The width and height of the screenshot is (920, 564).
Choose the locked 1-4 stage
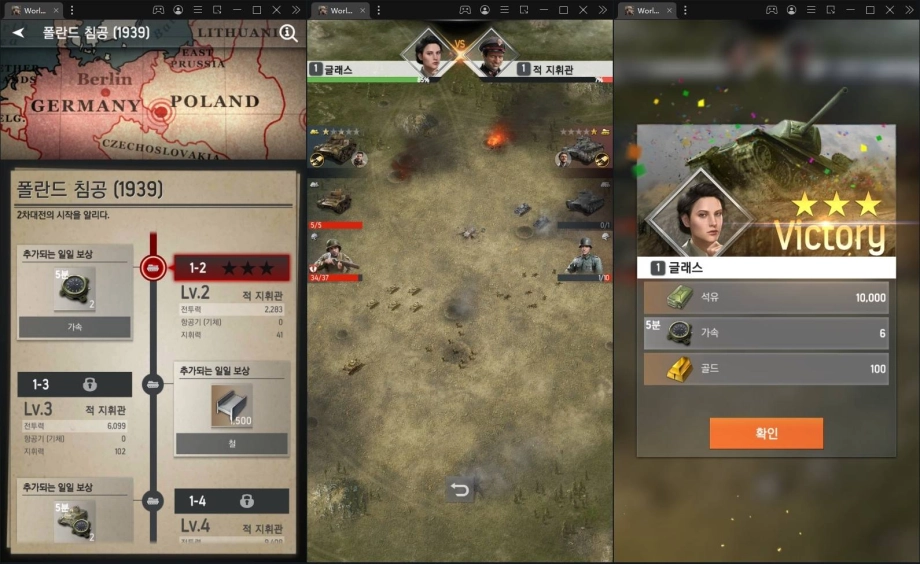(x=232, y=501)
